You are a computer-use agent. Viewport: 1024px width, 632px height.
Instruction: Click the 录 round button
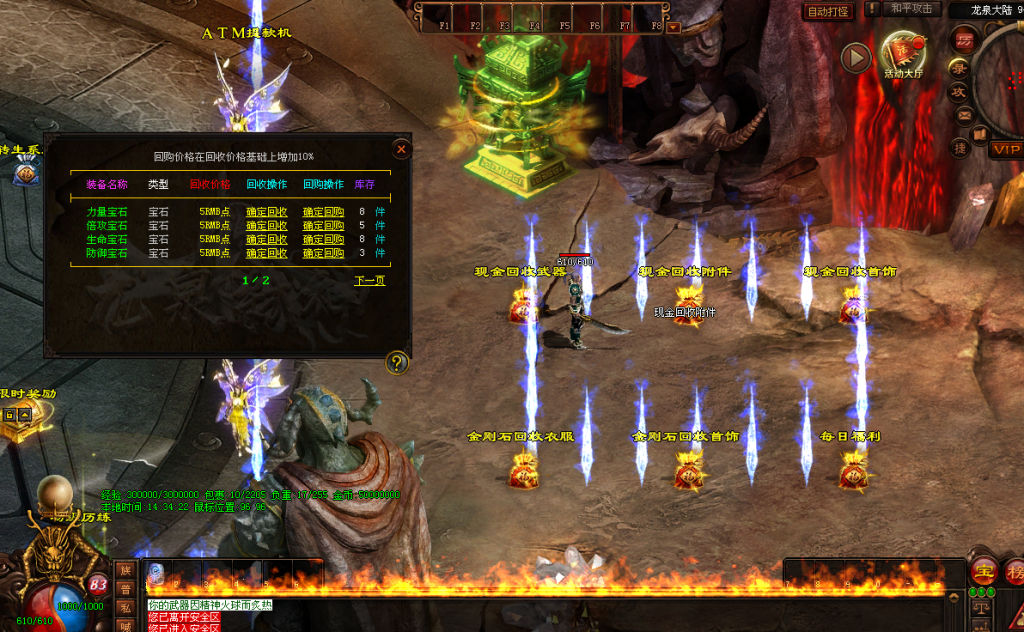click(x=958, y=68)
